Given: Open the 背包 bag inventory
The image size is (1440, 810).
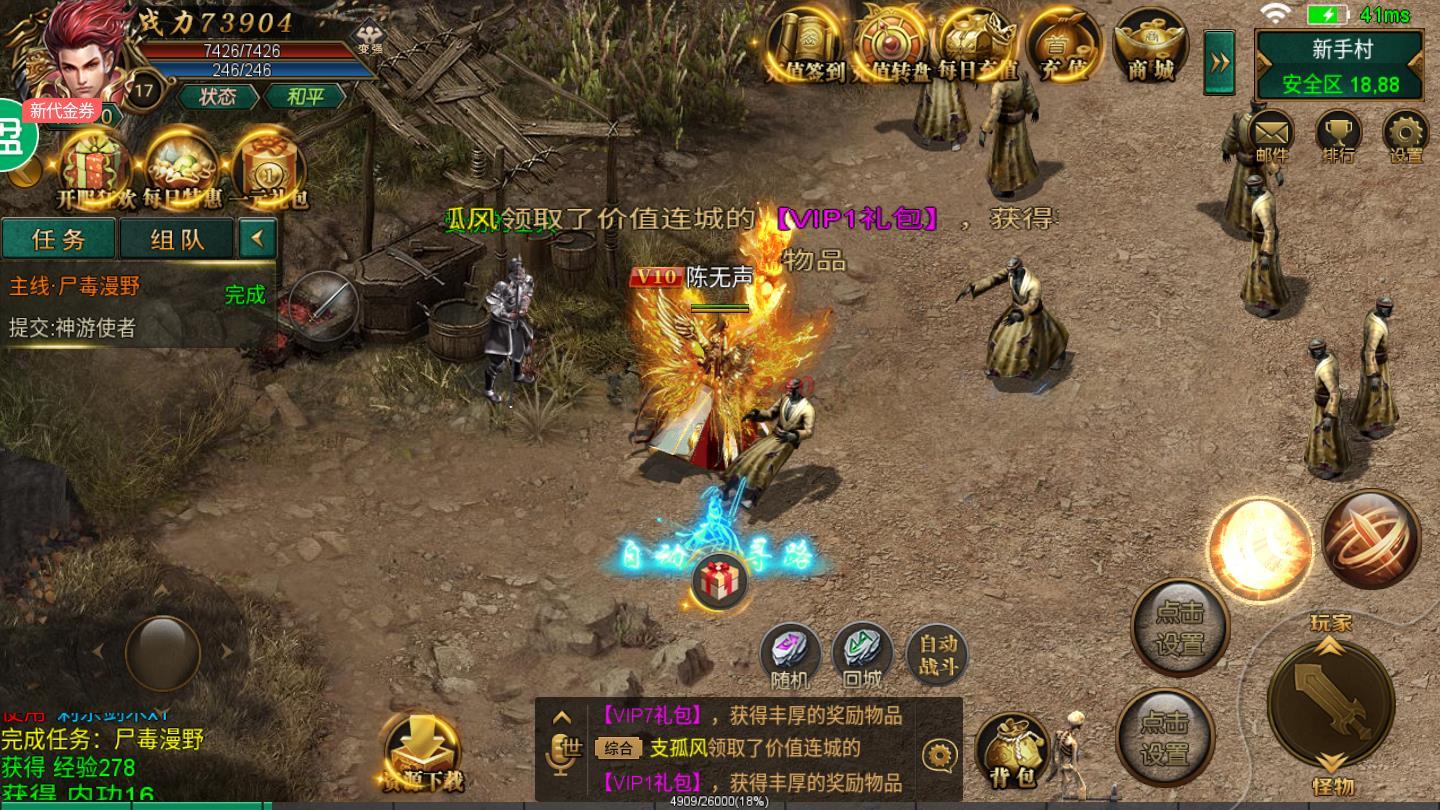Looking at the screenshot, I should [1011, 750].
